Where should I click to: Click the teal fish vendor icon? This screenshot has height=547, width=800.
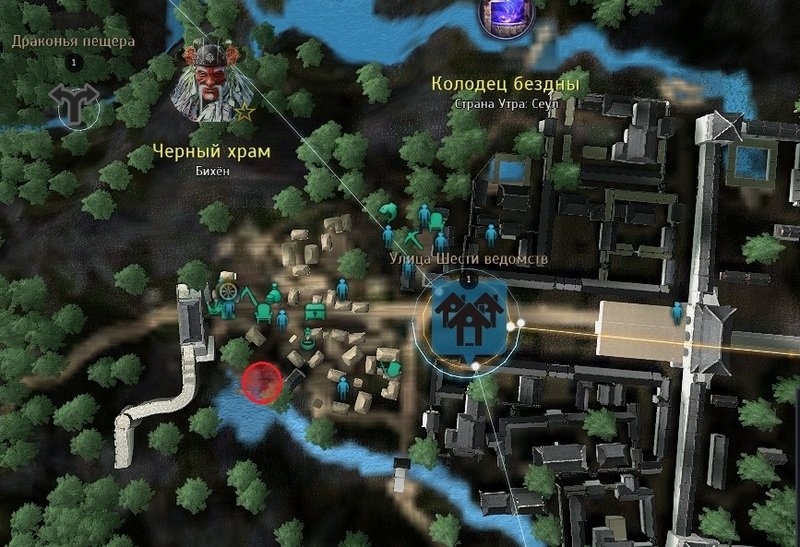point(385,211)
